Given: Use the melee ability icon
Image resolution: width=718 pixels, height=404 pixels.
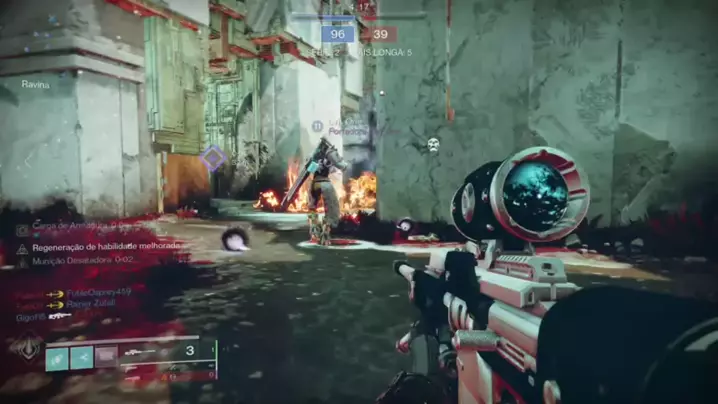Looking at the screenshot, I should (82, 357).
